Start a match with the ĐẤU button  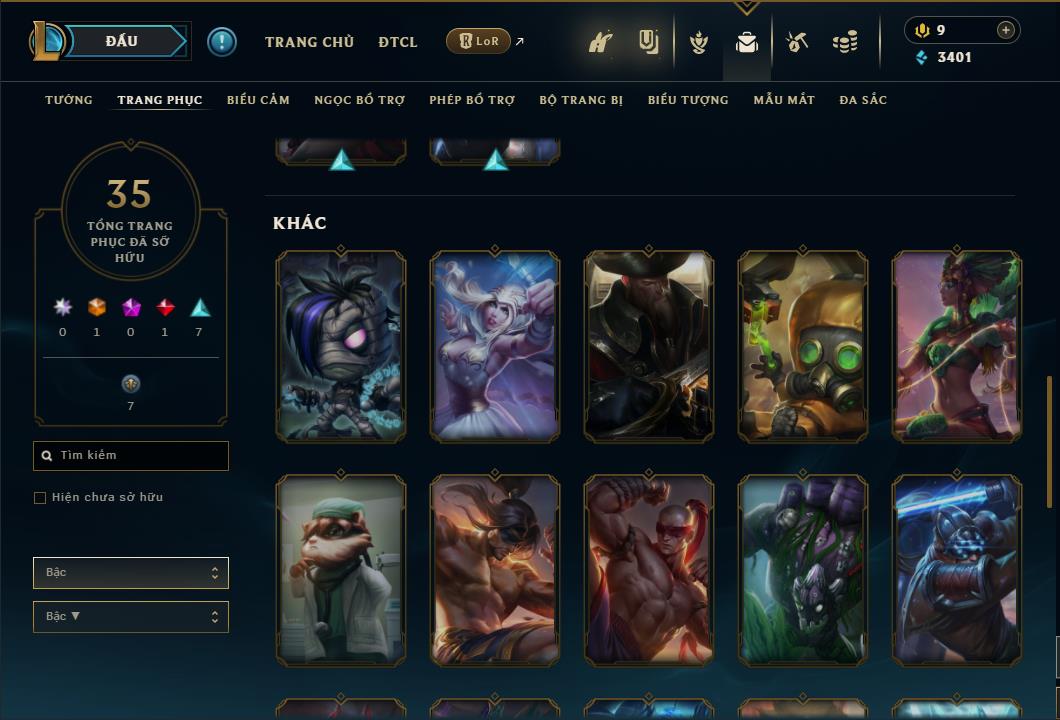pos(122,41)
